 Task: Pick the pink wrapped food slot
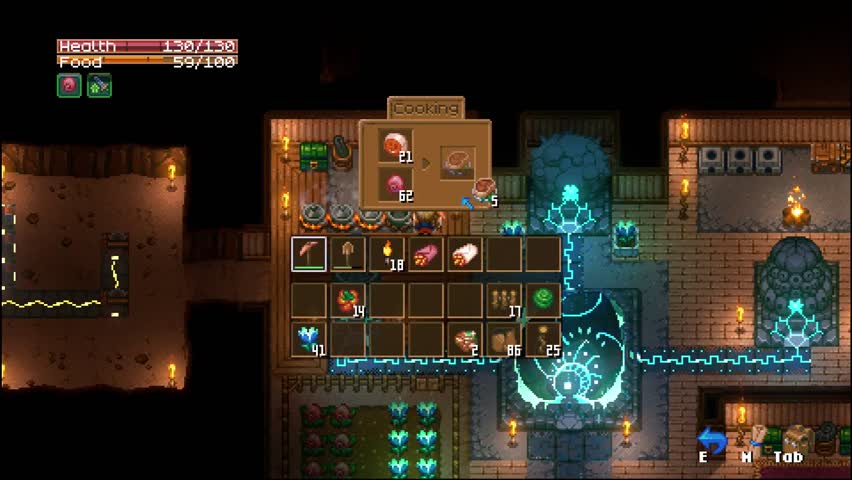pos(426,254)
